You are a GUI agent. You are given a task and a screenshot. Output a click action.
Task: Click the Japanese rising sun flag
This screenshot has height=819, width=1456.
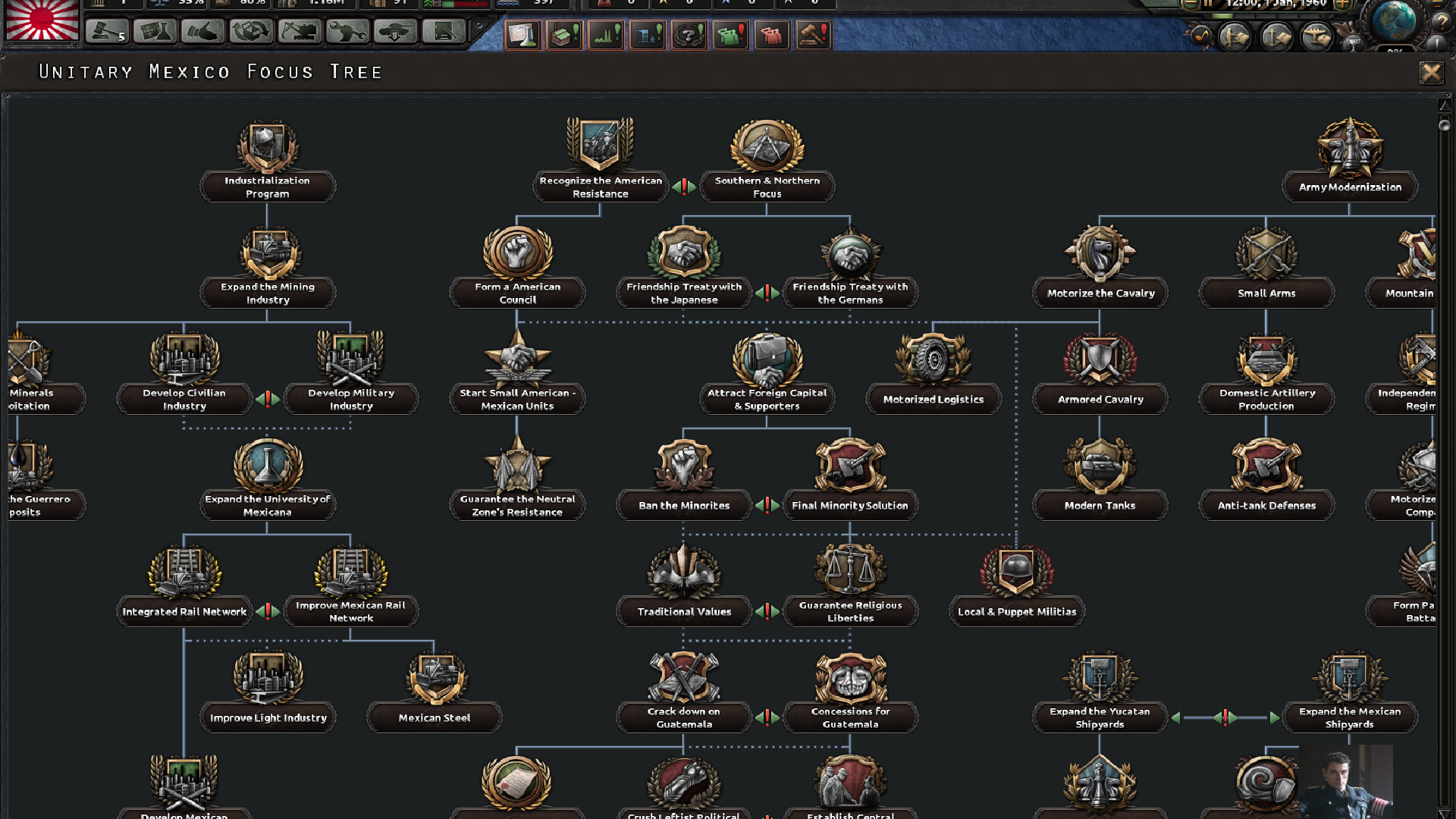point(42,20)
